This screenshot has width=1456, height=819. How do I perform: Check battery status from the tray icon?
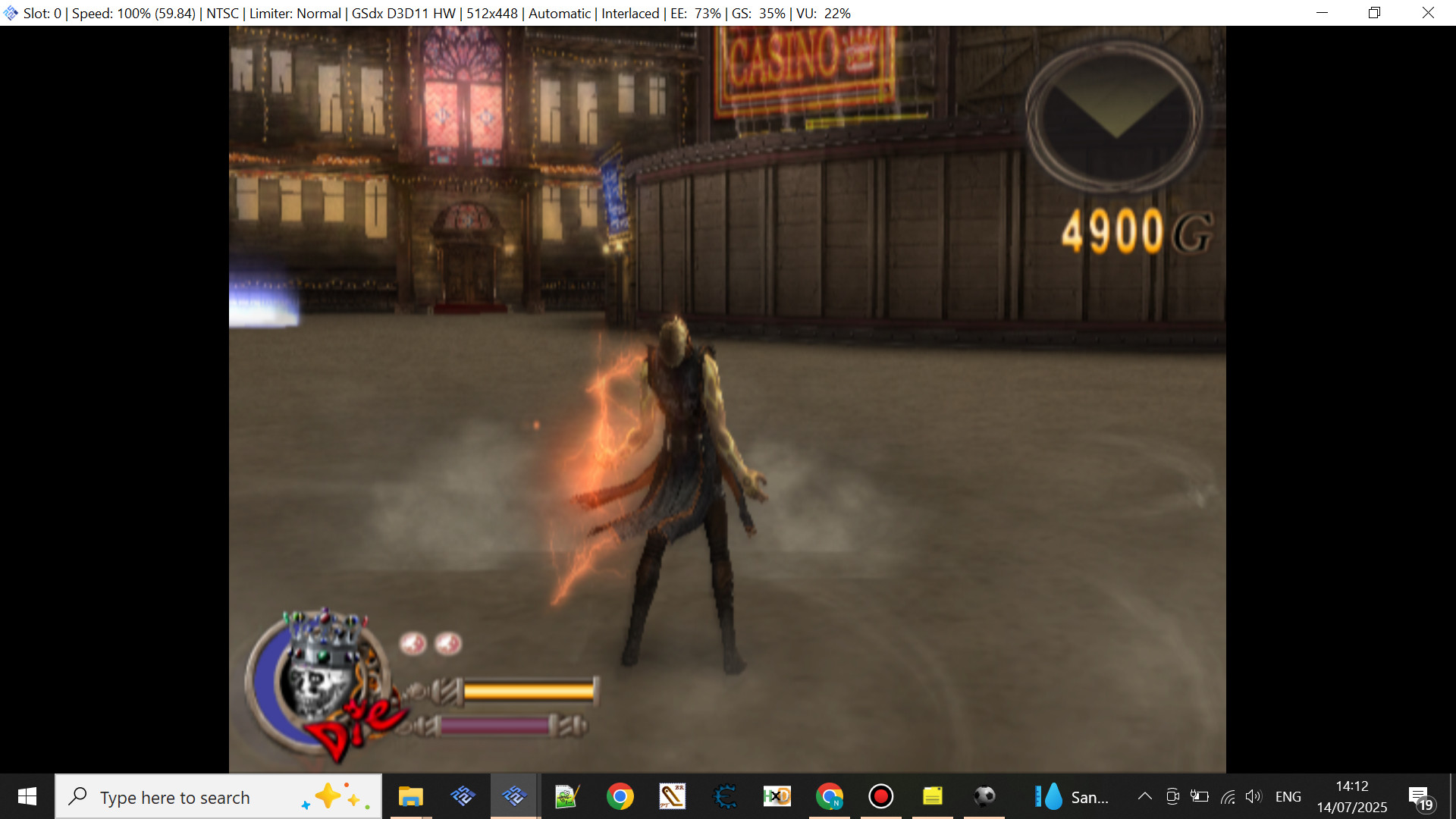1200,796
